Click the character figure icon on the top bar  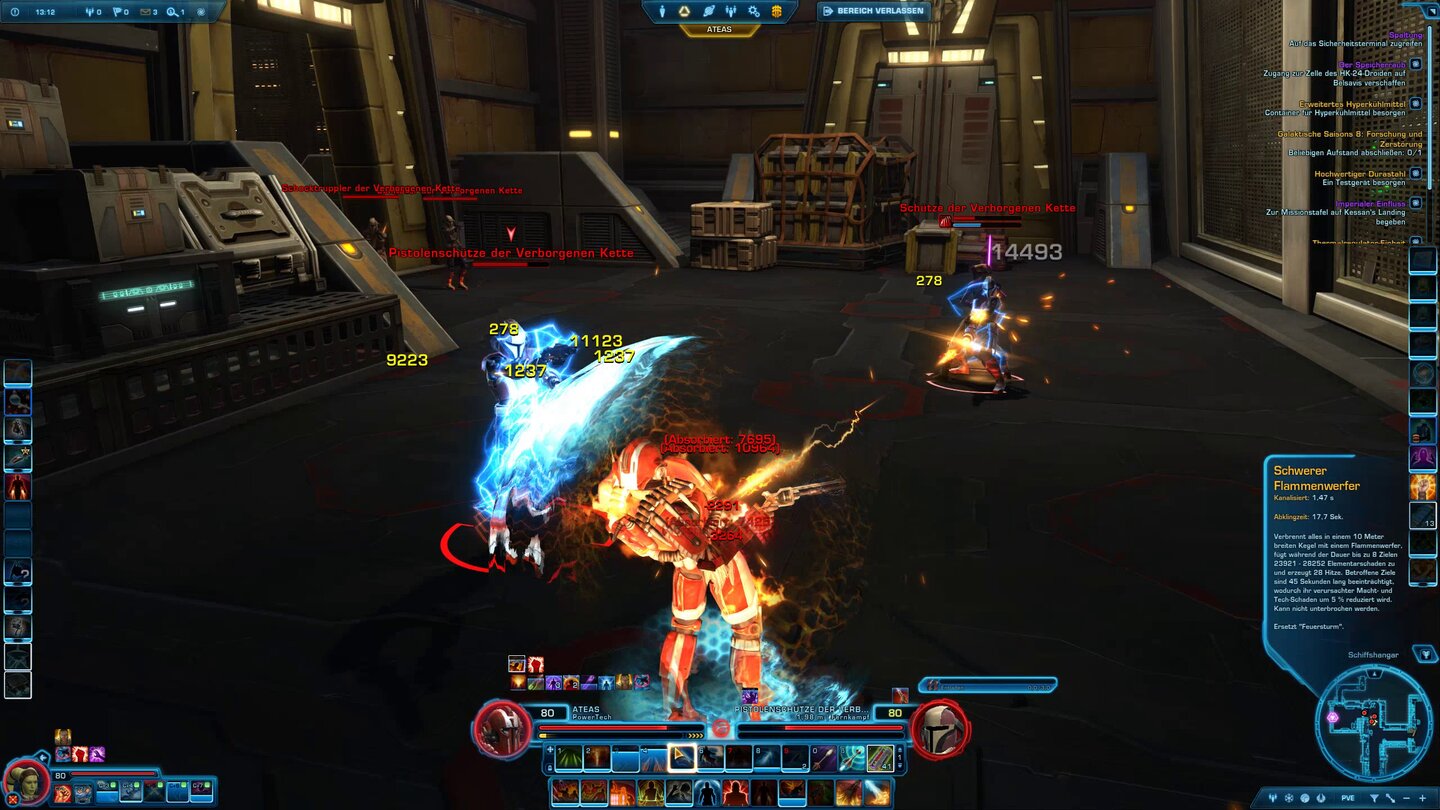tap(662, 10)
